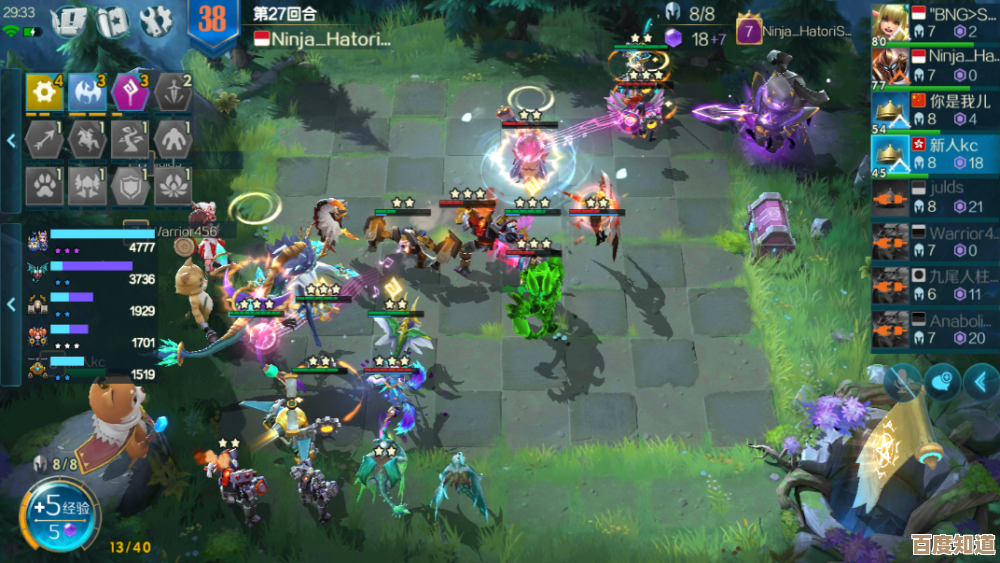View player "BNG>S..." in the scoreboard
Viewport: 1000px width, 563px height.
pyautogui.click(x=934, y=23)
